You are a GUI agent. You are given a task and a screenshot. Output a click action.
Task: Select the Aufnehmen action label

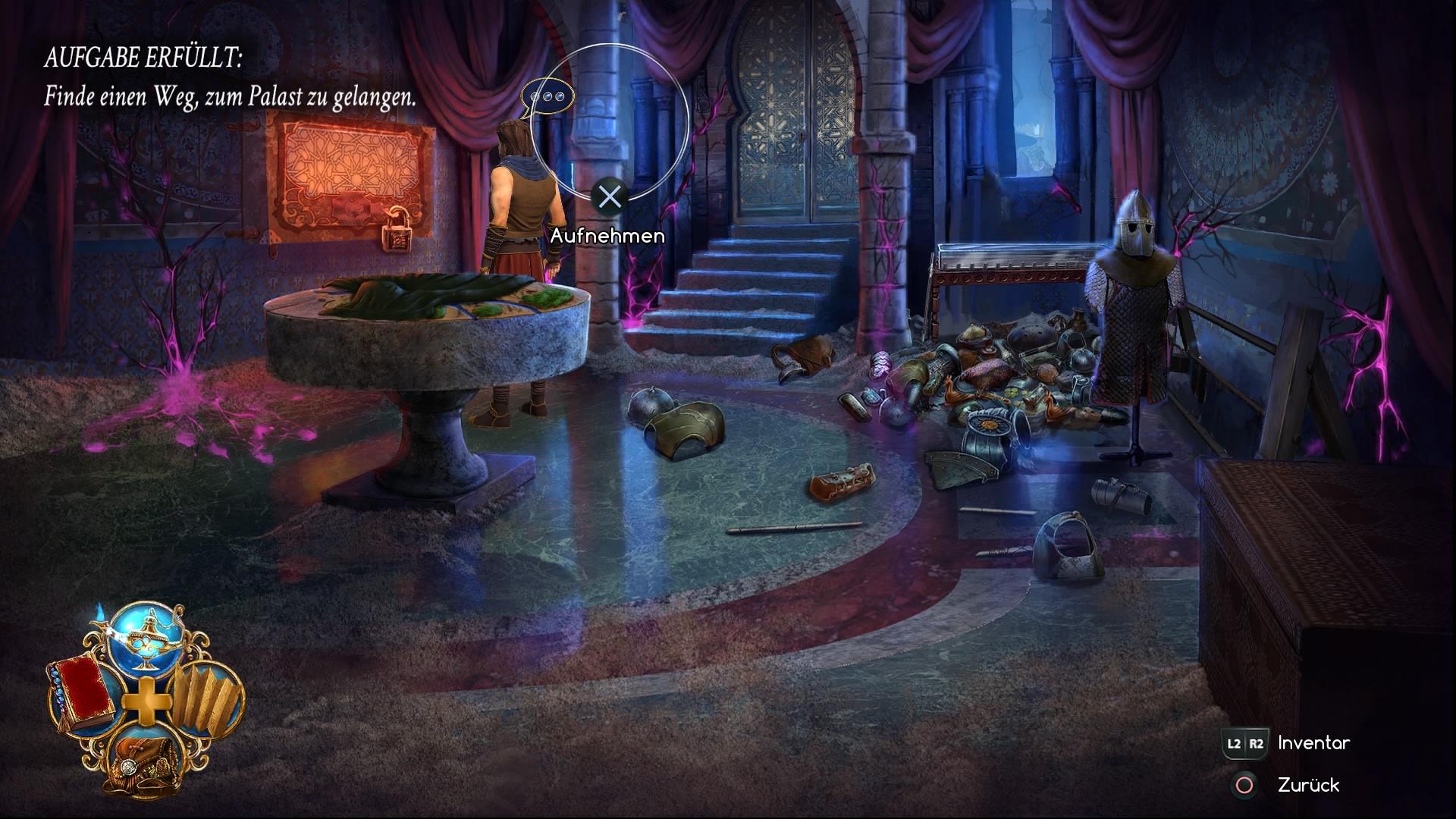pyautogui.click(x=609, y=235)
